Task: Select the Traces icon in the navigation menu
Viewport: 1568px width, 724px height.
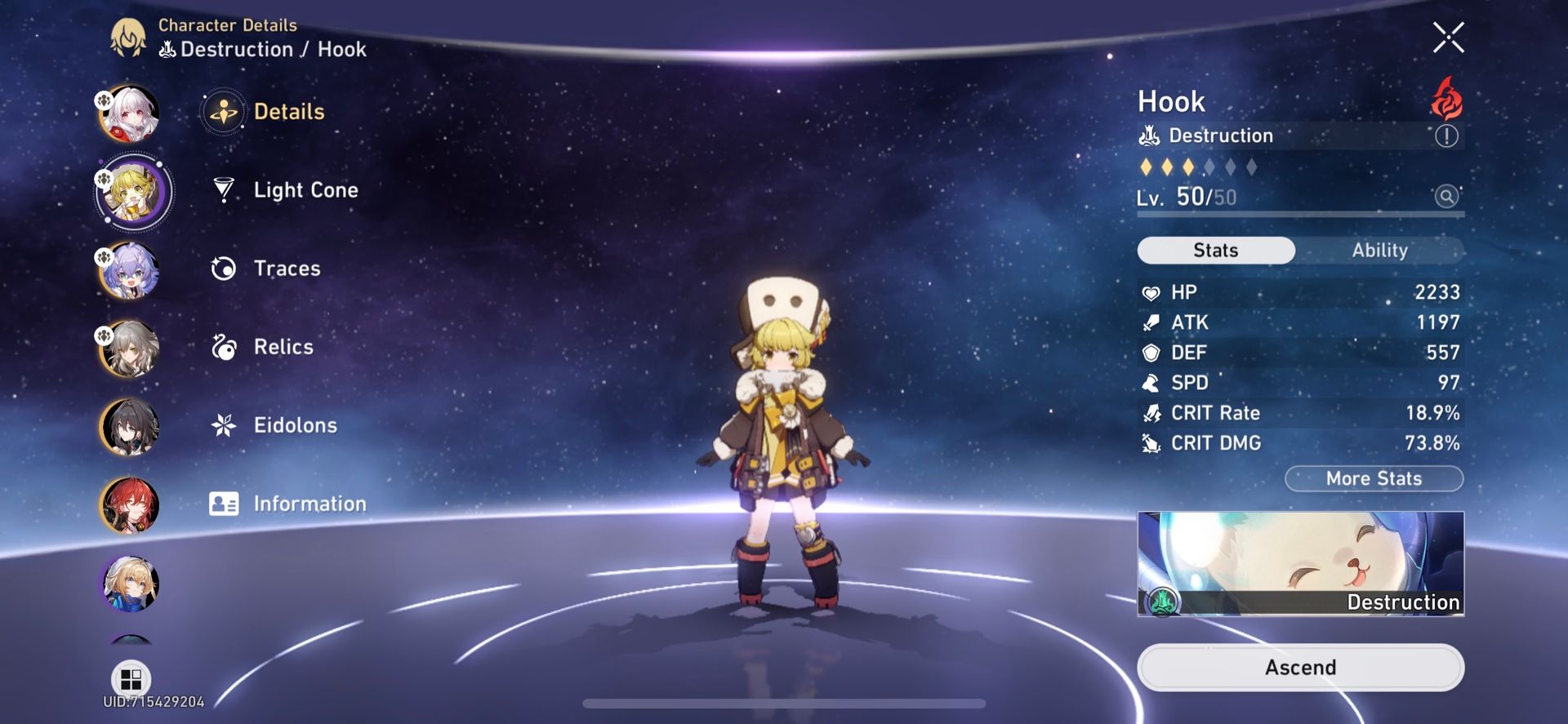Action: 223,269
